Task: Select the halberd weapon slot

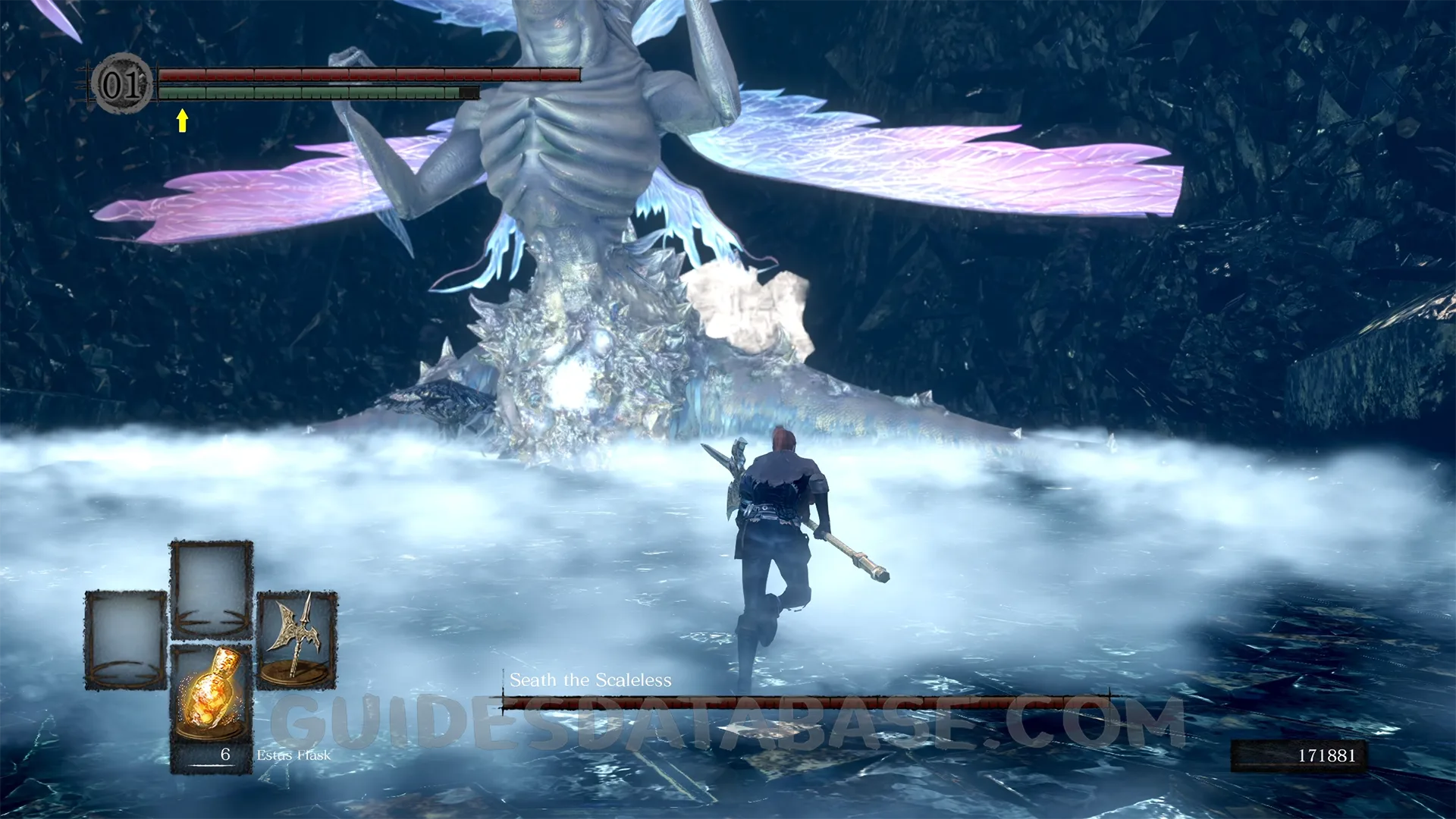Action: [297, 639]
